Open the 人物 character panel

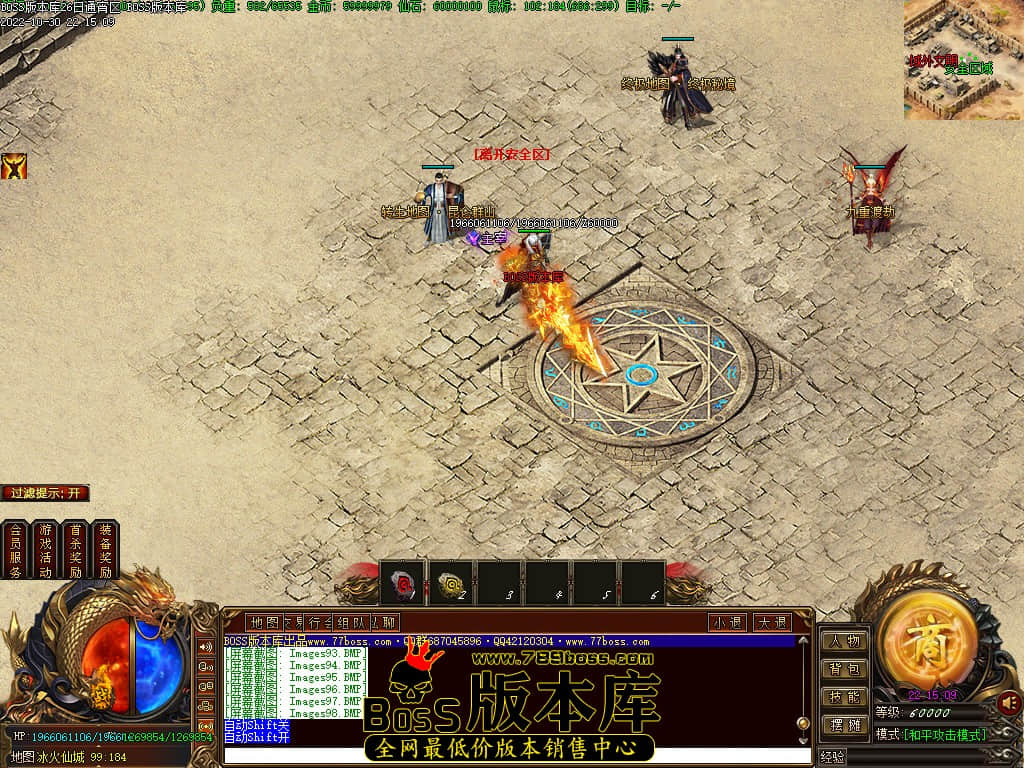[x=844, y=641]
